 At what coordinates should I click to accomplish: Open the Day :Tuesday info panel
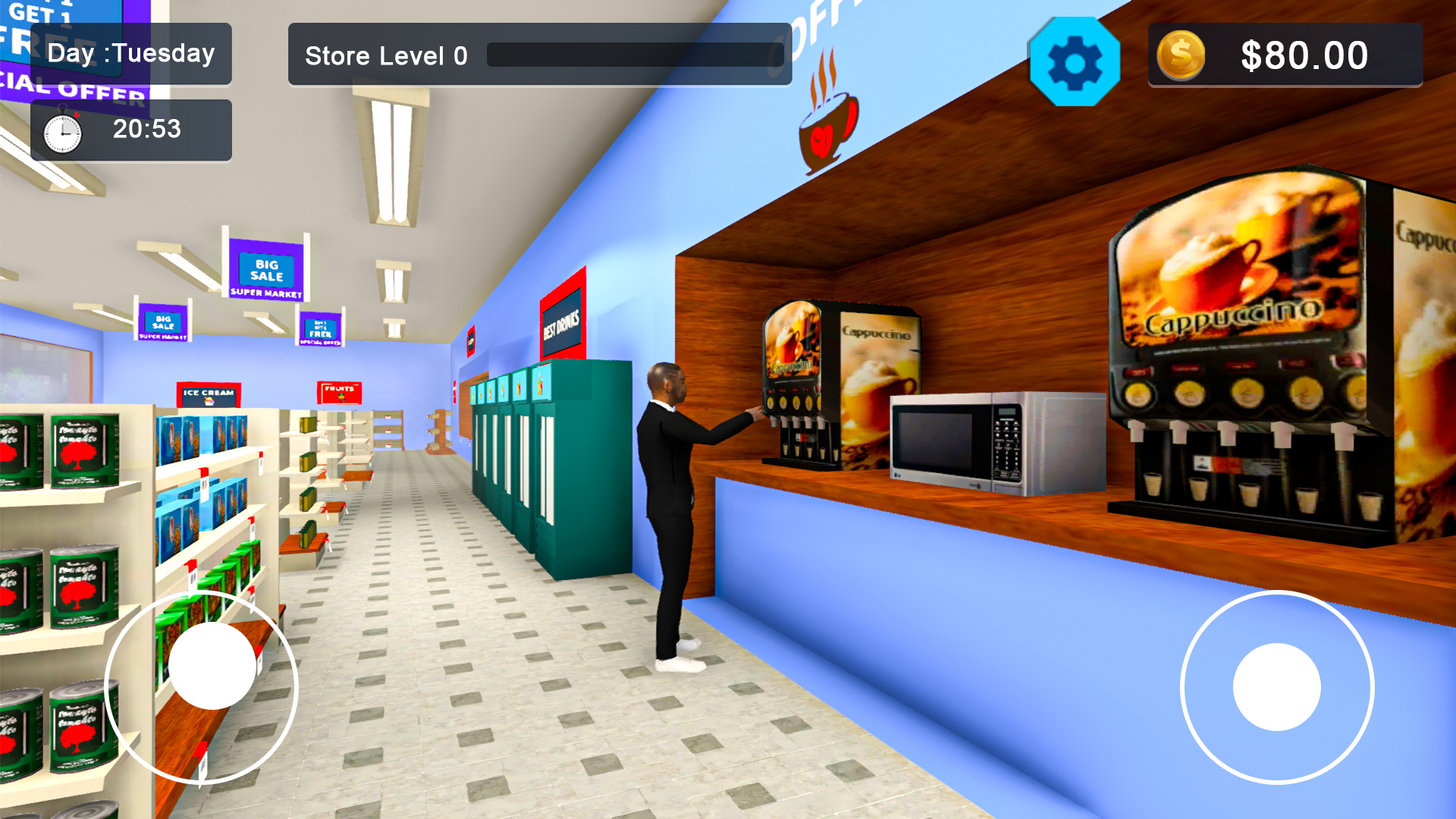(130, 53)
